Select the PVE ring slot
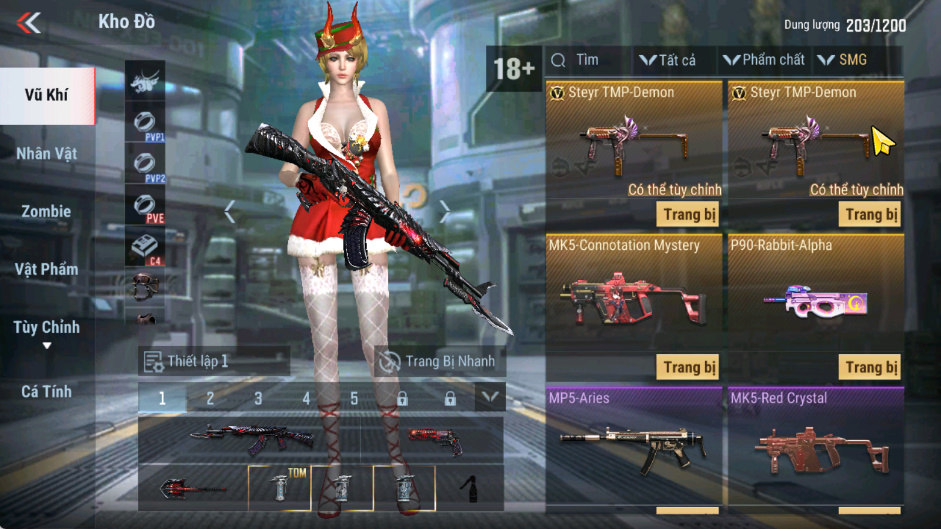This screenshot has width=941, height=529. coord(145,209)
